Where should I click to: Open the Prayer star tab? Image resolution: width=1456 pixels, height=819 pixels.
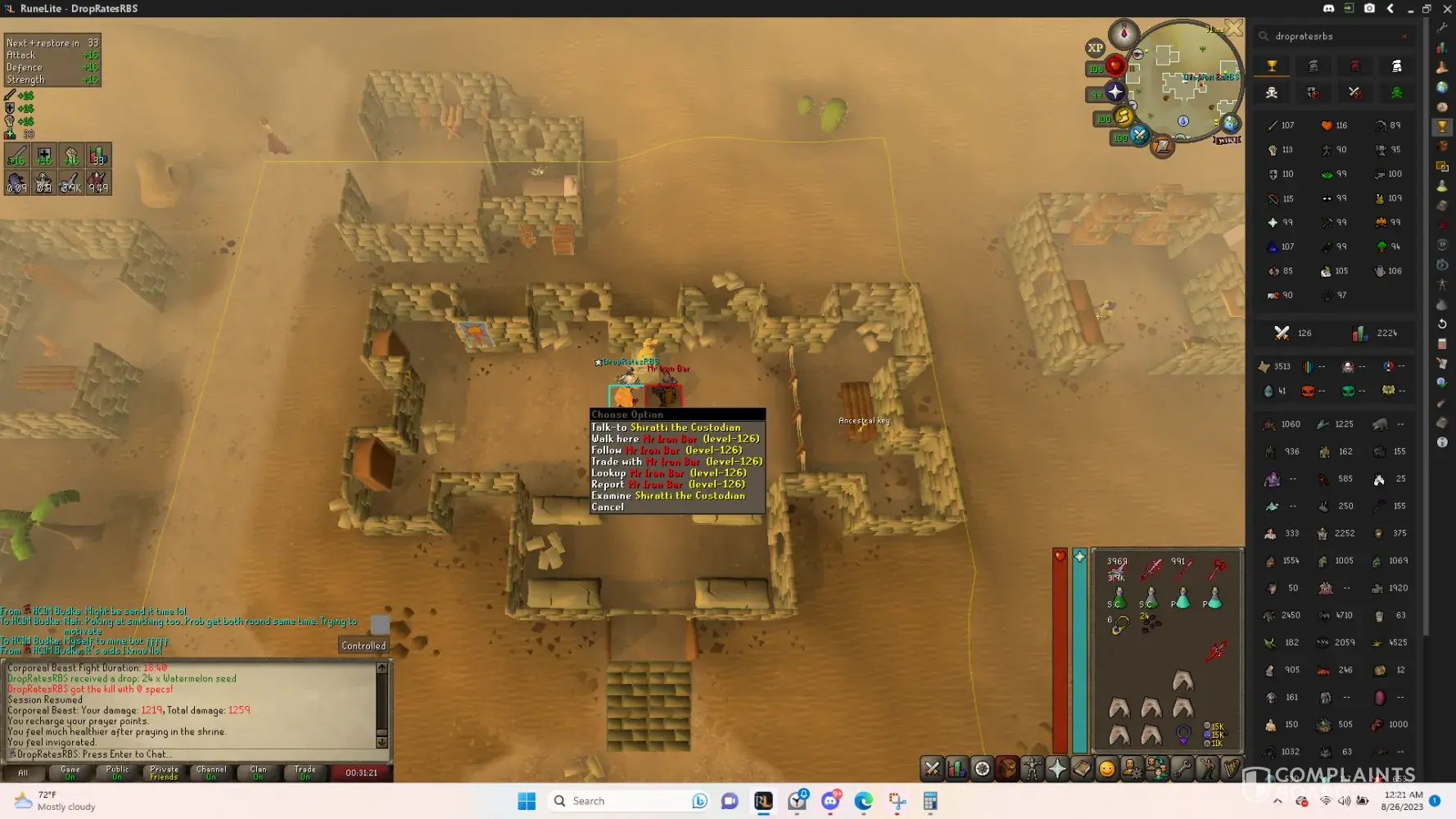pyautogui.click(x=1057, y=768)
